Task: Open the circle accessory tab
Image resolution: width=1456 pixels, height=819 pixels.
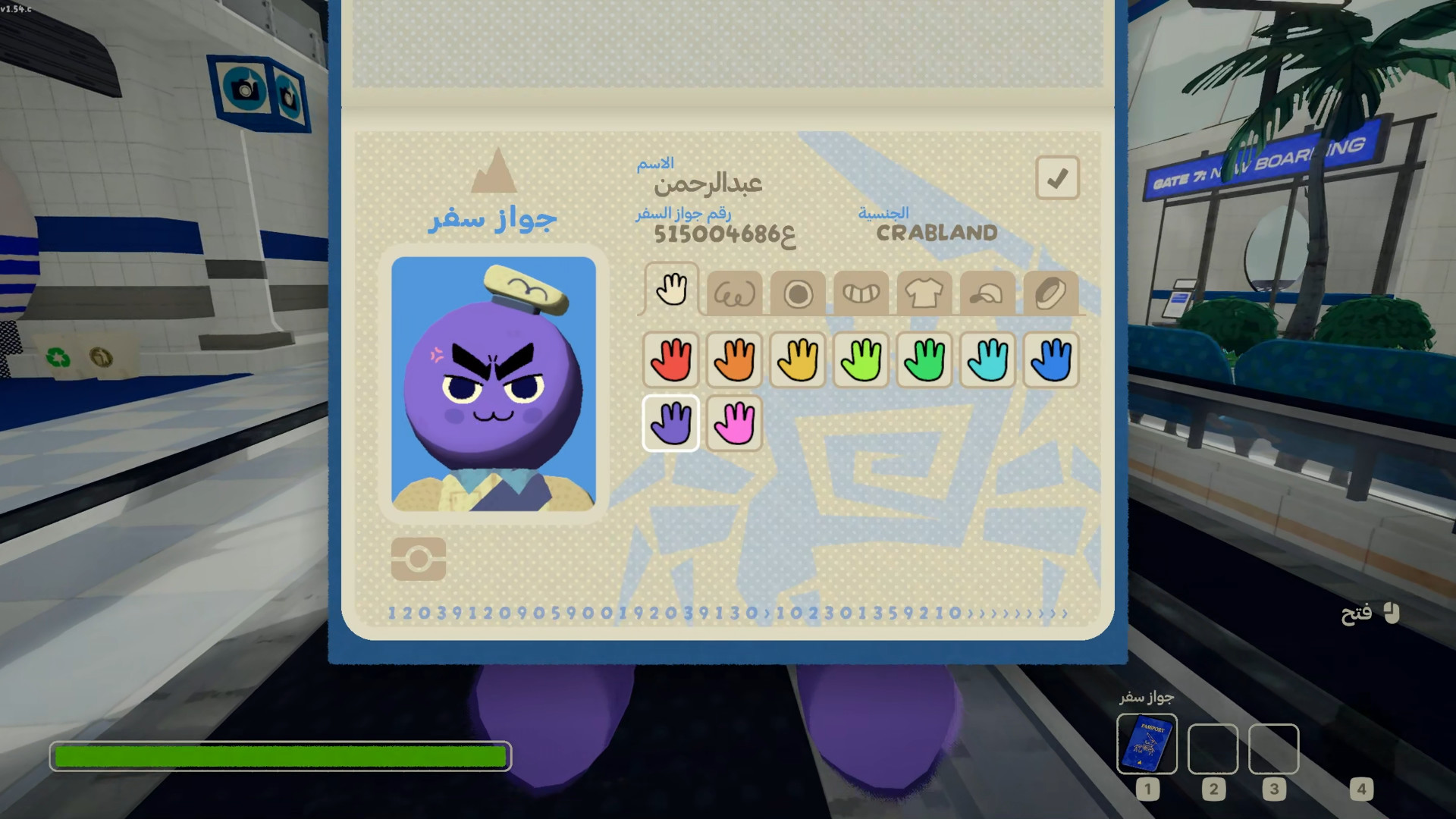Action: (x=798, y=293)
